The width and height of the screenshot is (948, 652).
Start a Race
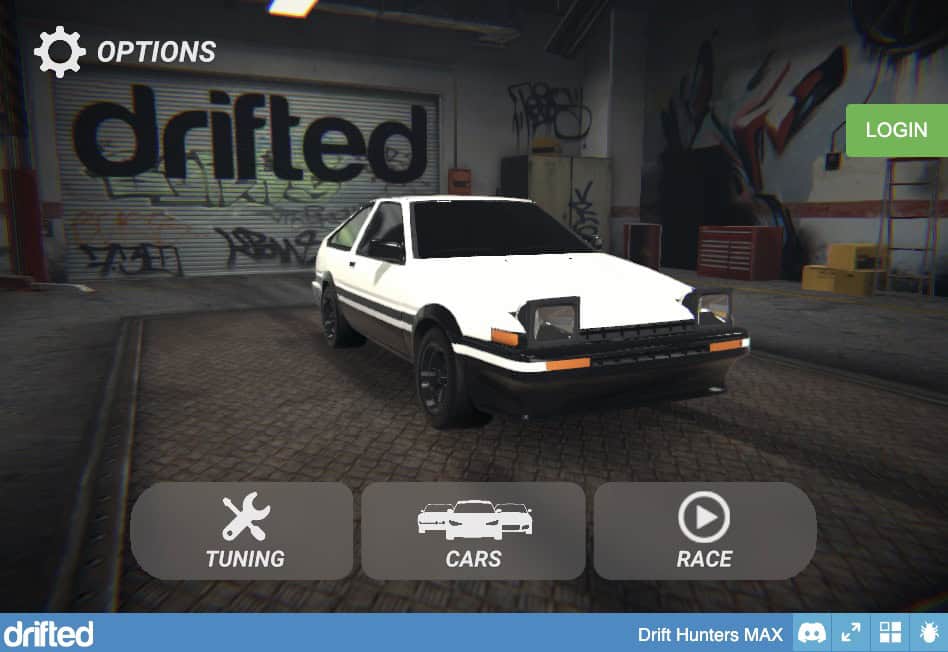704,531
